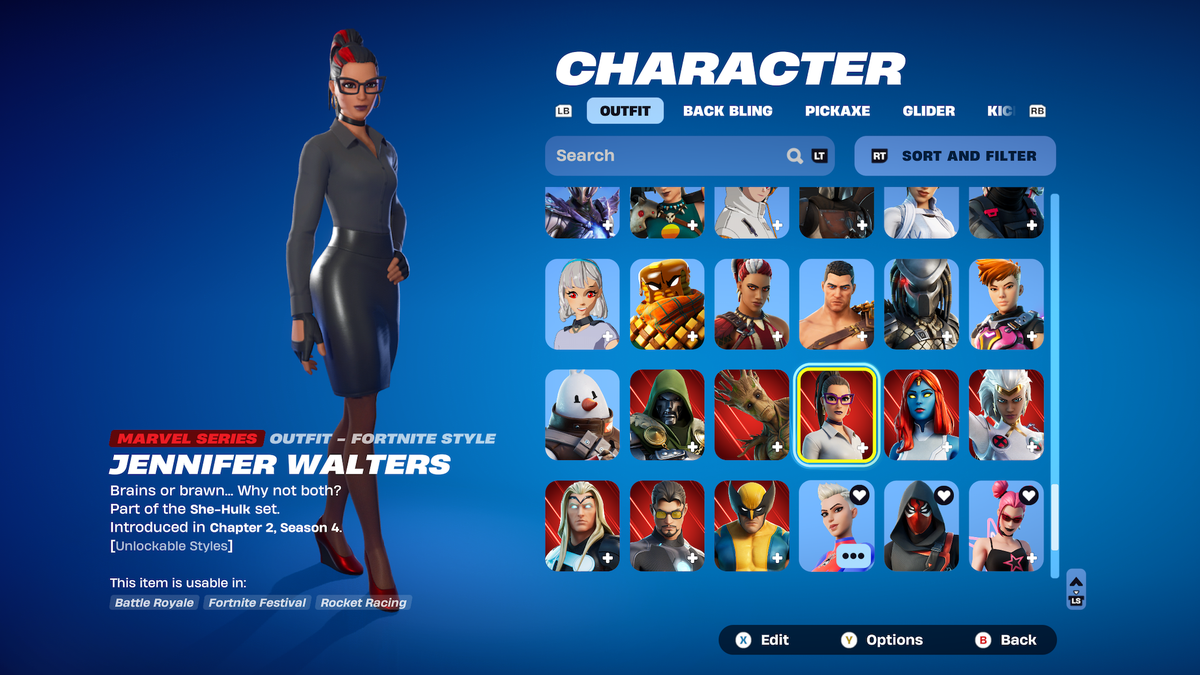The image size is (1200, 675).
Task: Open Options for the outfit
Action: 882,640
